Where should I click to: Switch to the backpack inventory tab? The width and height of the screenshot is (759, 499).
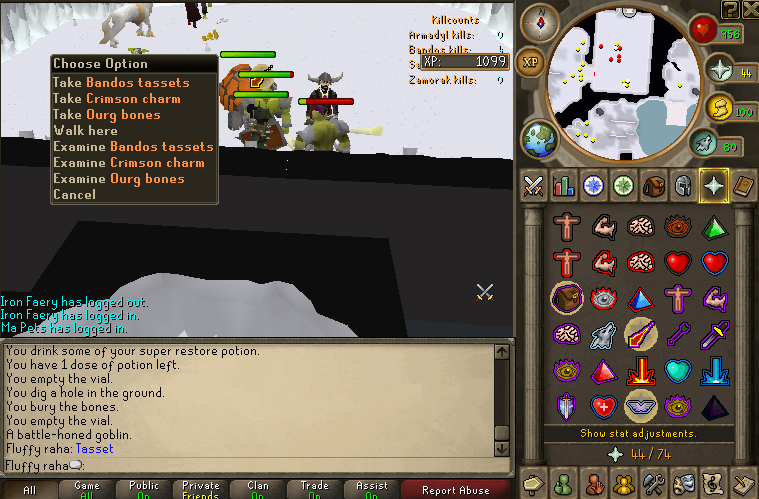click(x=654, y=185)
